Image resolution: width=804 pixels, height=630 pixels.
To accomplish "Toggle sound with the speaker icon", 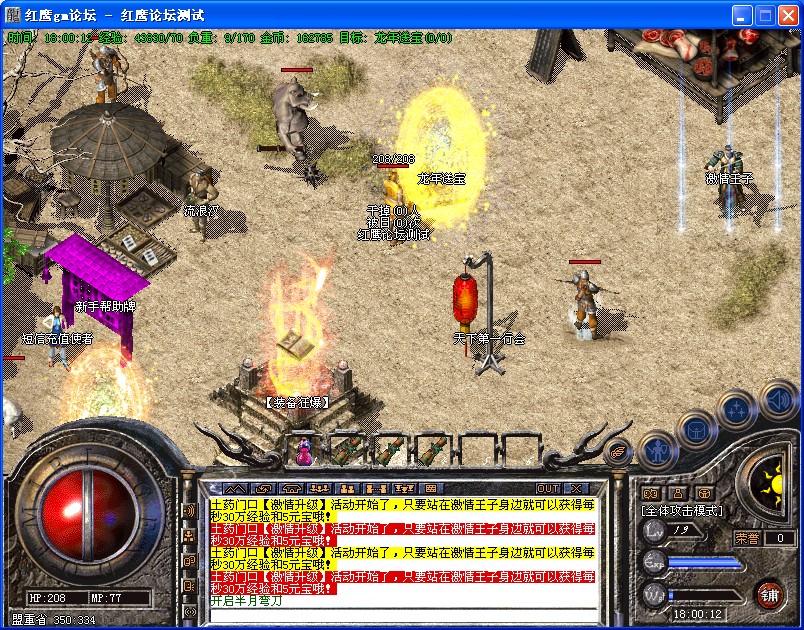I will click(779, 400).
